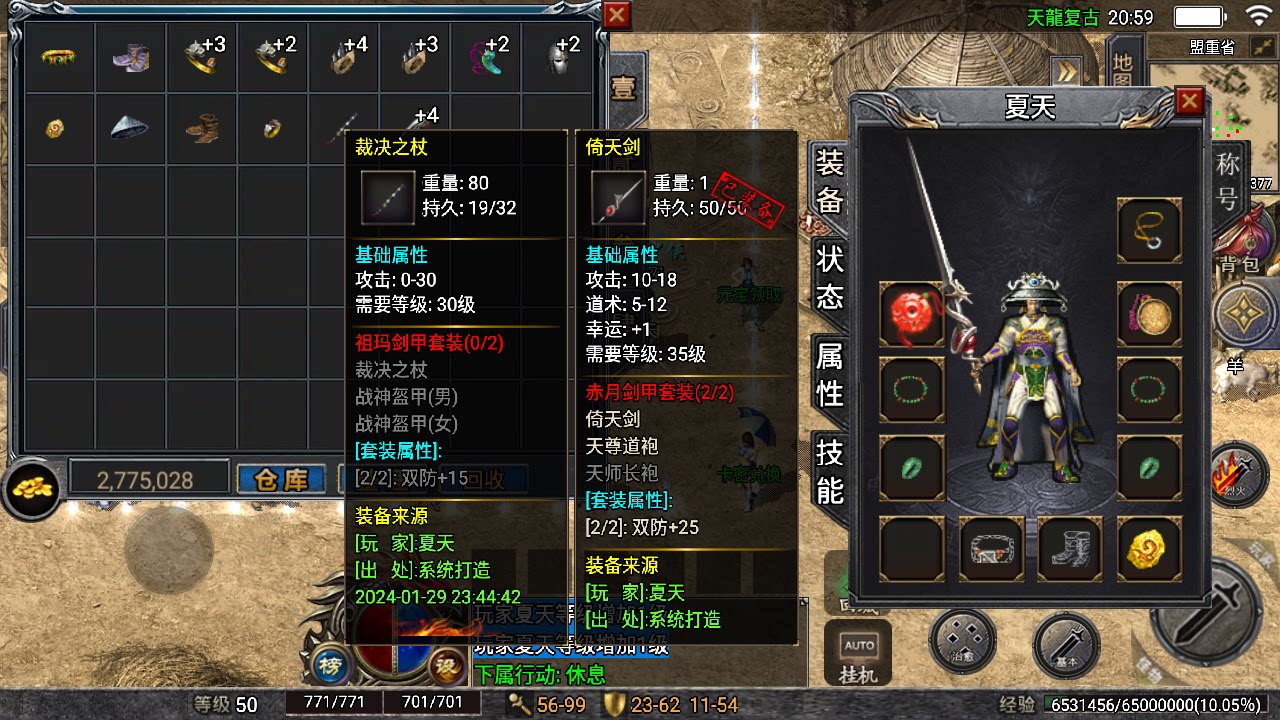The image size is (1280, 720).
Task: Switch to the 装备 equipment tab
Action: pos(828,185)
